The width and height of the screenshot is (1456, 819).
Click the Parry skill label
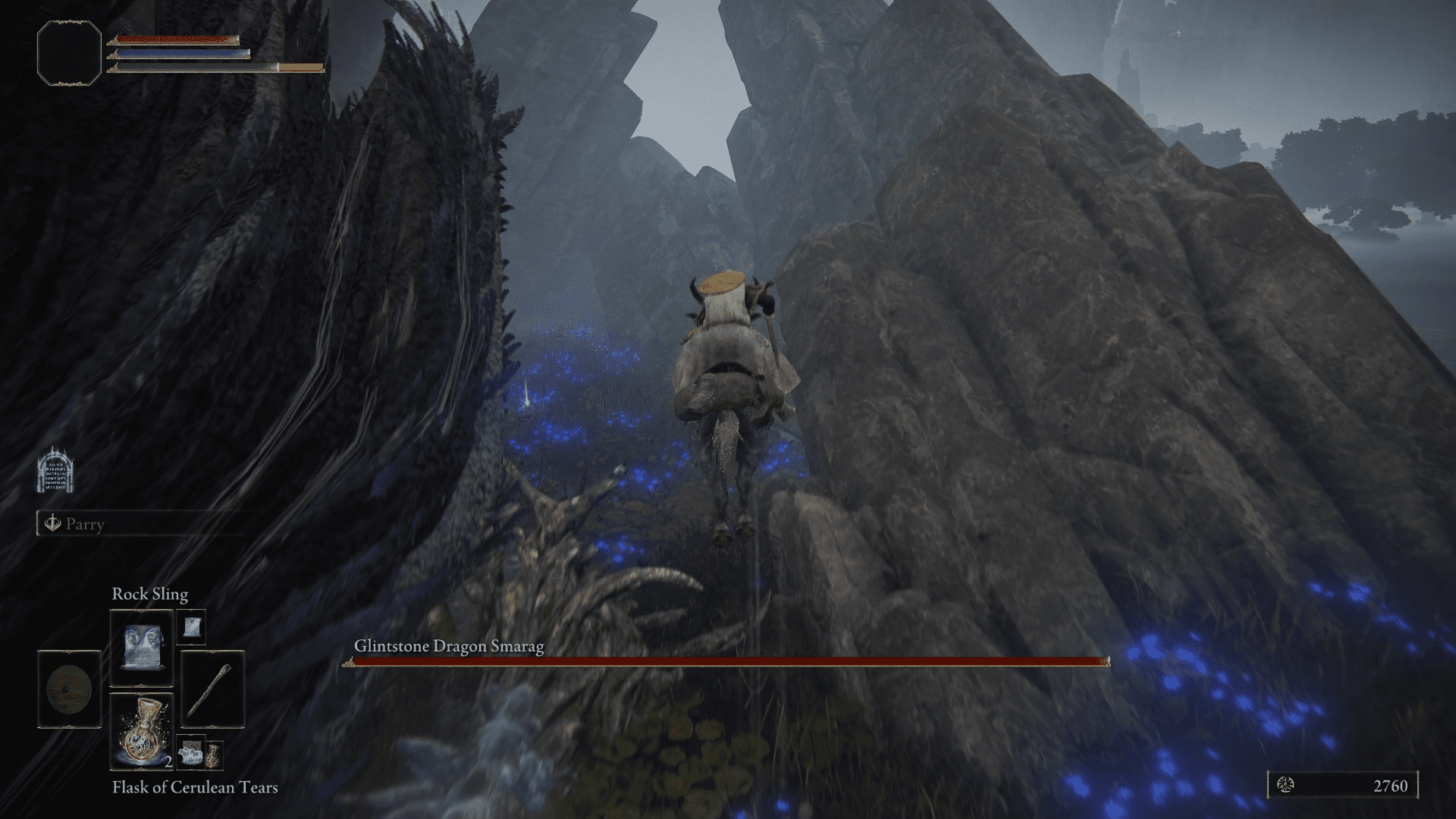[x=84, y=524]
